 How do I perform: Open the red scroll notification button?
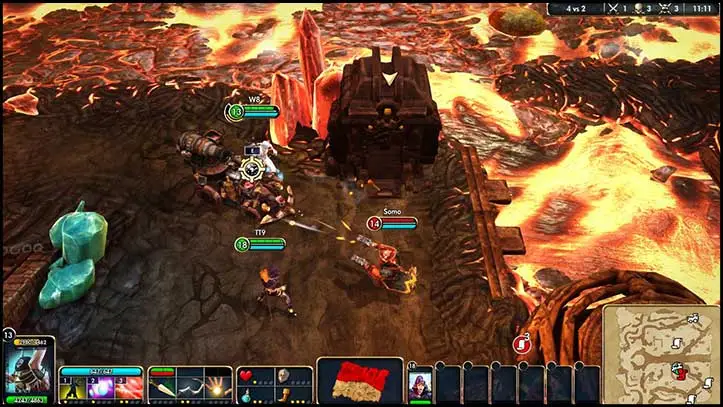pos(521,344)
